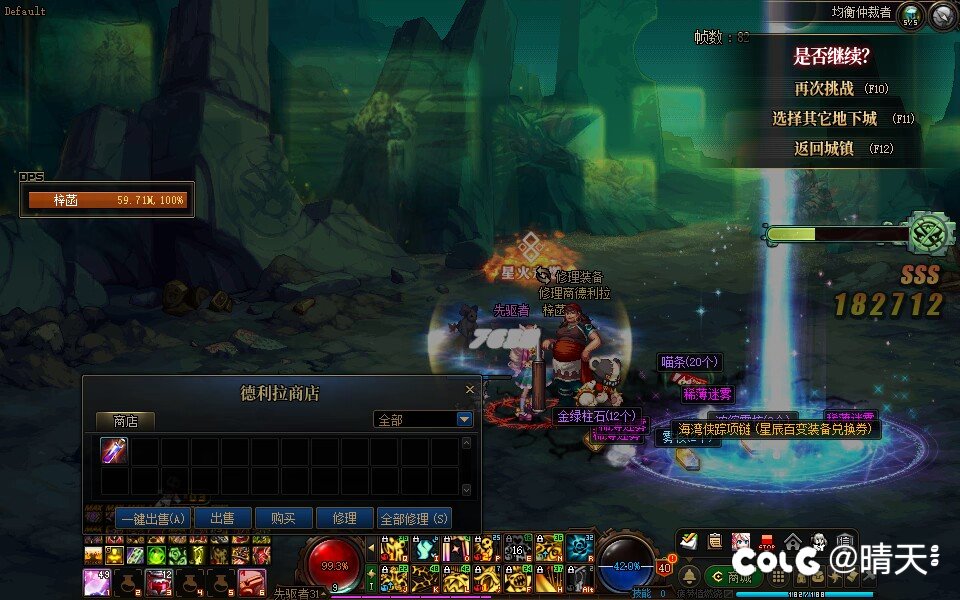The height and width of the screenshot is (600, 960).
Task: Open the 商城 cash shop
Action: pos(733,577)
